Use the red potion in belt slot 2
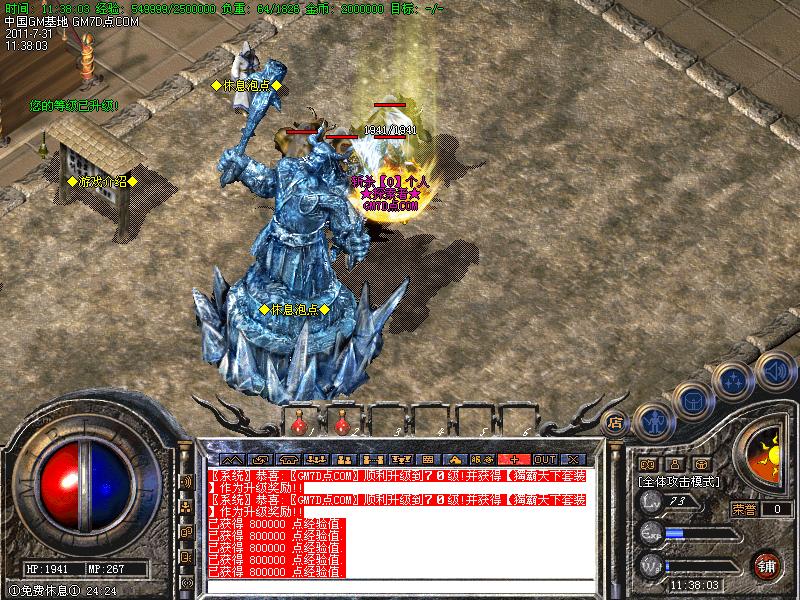The image size is (800, 600). pyautogui.click(x=343, y=424)
